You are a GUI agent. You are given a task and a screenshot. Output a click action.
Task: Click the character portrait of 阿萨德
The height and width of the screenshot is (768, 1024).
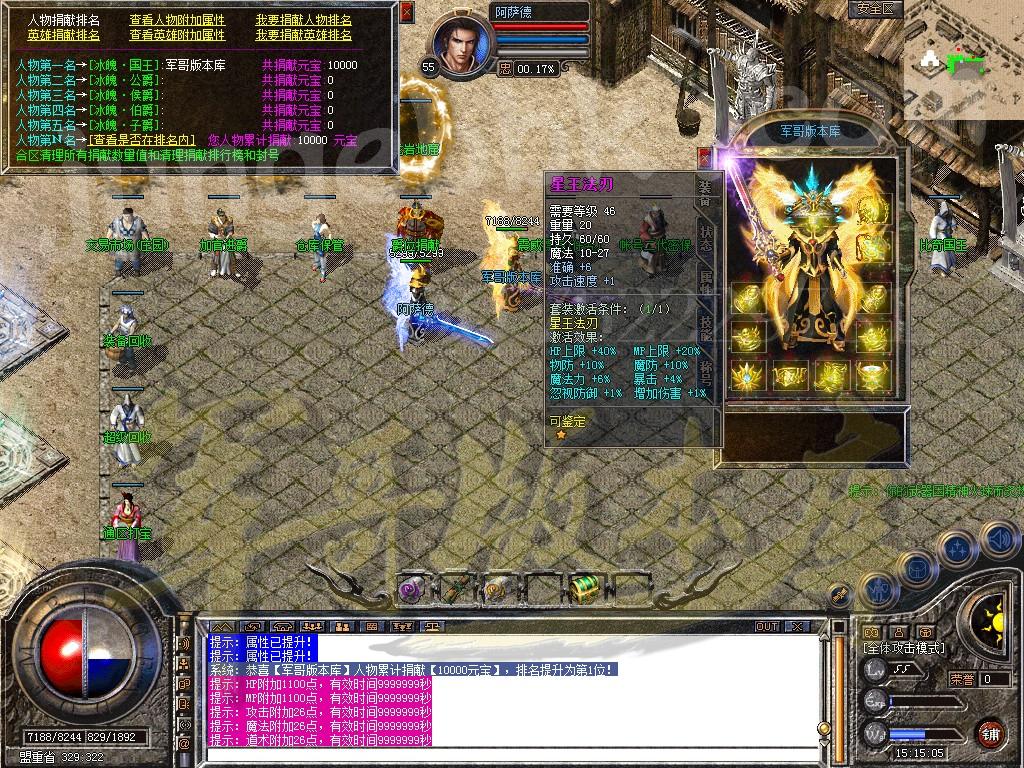461,46
